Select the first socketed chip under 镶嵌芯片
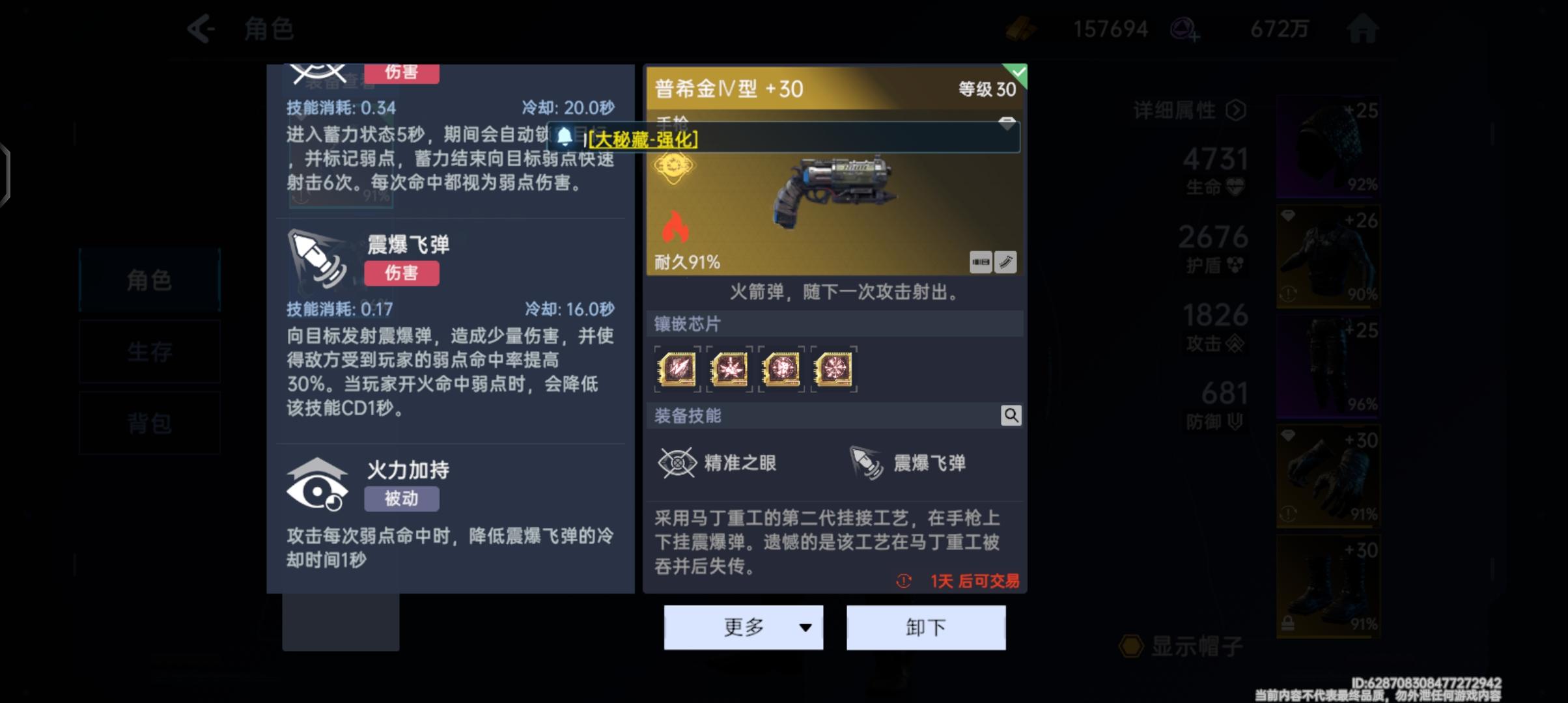1568x703 pixels. pos(677,369)
